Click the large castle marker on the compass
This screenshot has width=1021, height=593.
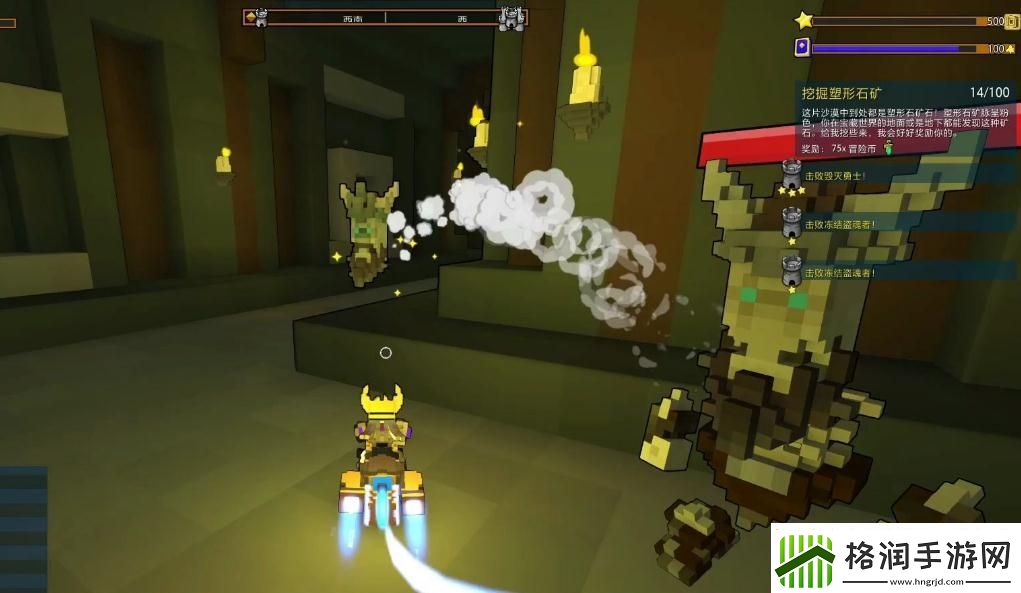click(511, 17)
